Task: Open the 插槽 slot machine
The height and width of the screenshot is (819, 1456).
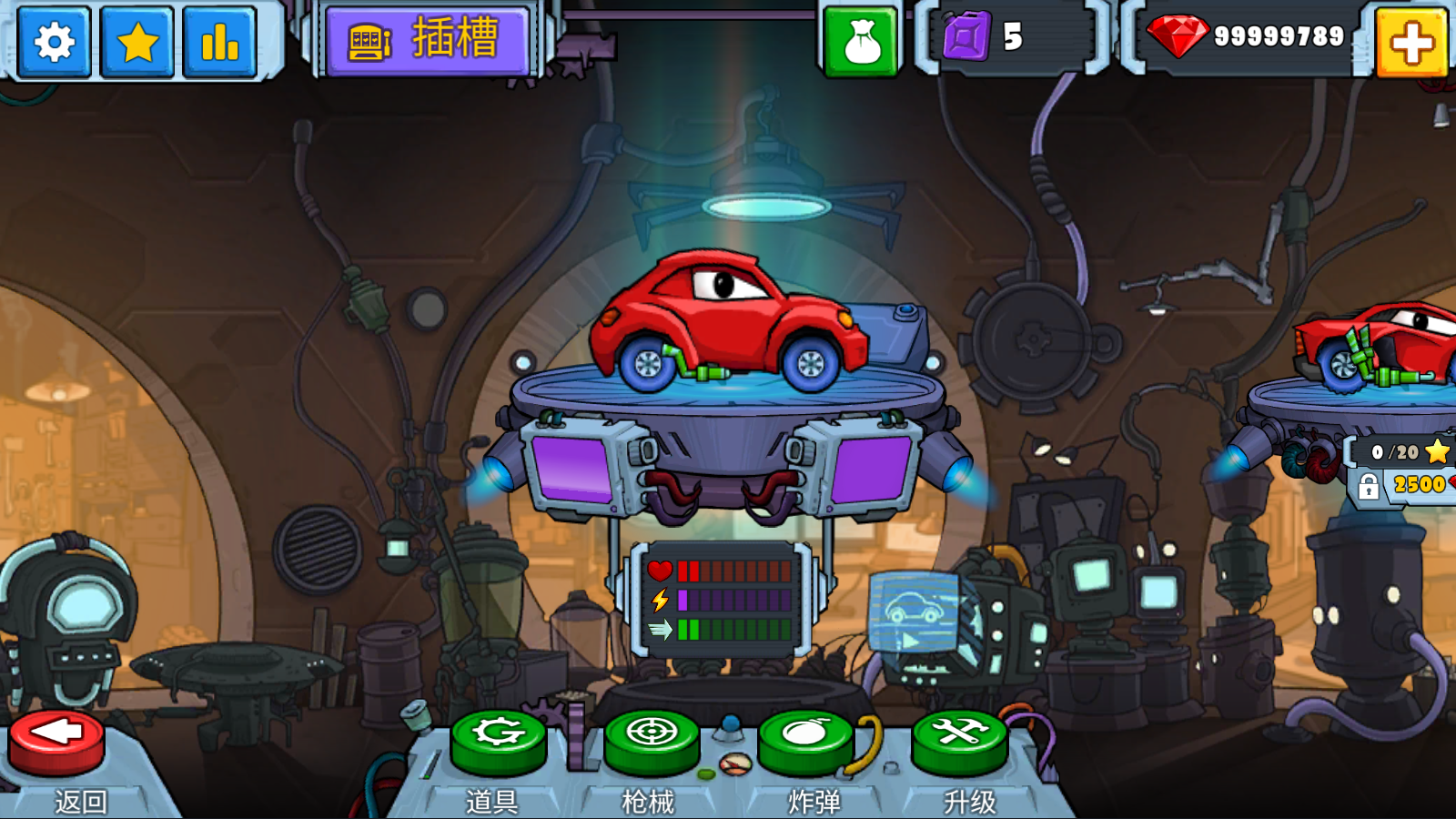Action: (x=427, y=41)
